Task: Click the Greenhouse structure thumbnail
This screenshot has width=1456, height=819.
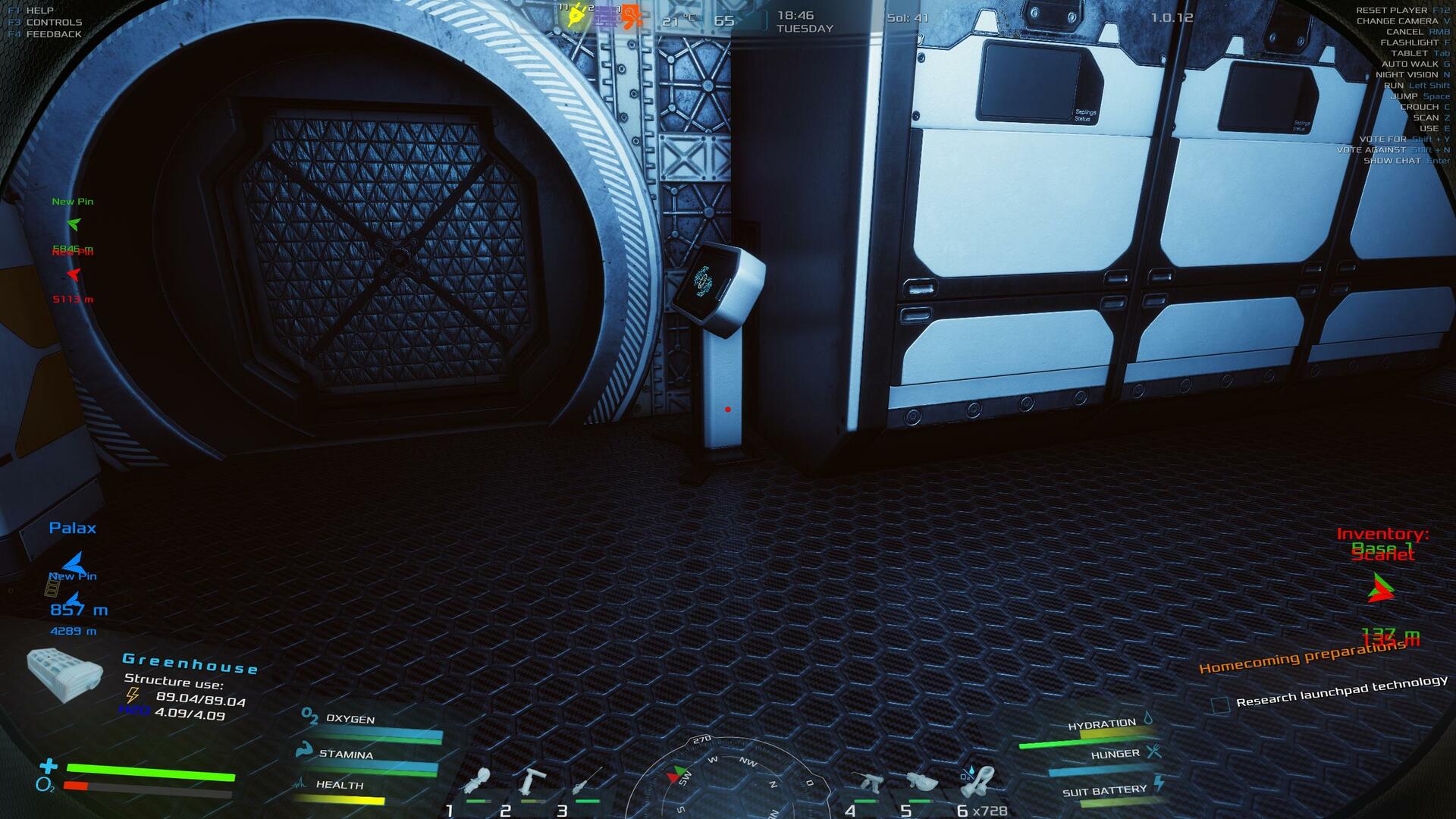Action: (64, 674)
